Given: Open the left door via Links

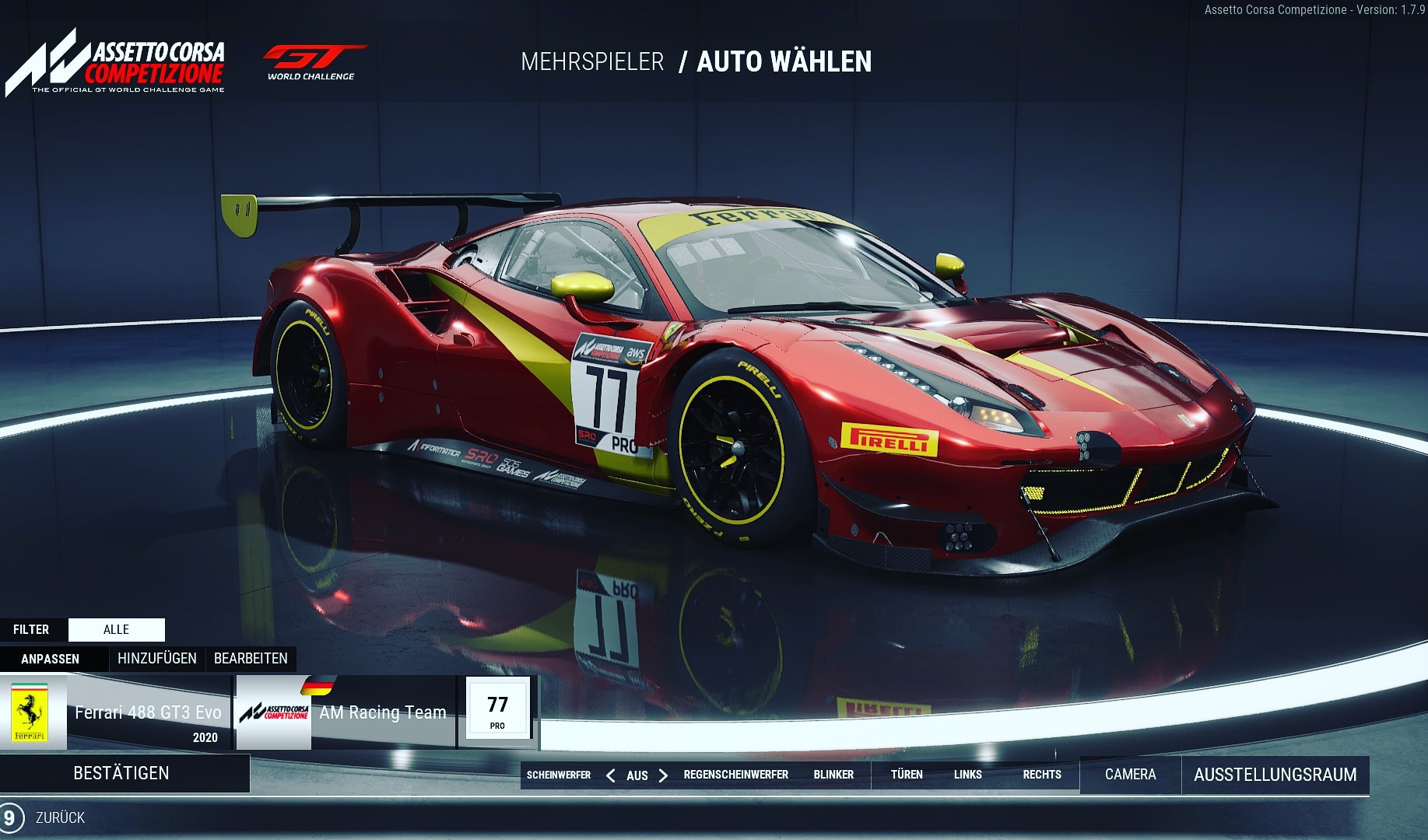Looking at the screenshot, I should pos(967,775).
